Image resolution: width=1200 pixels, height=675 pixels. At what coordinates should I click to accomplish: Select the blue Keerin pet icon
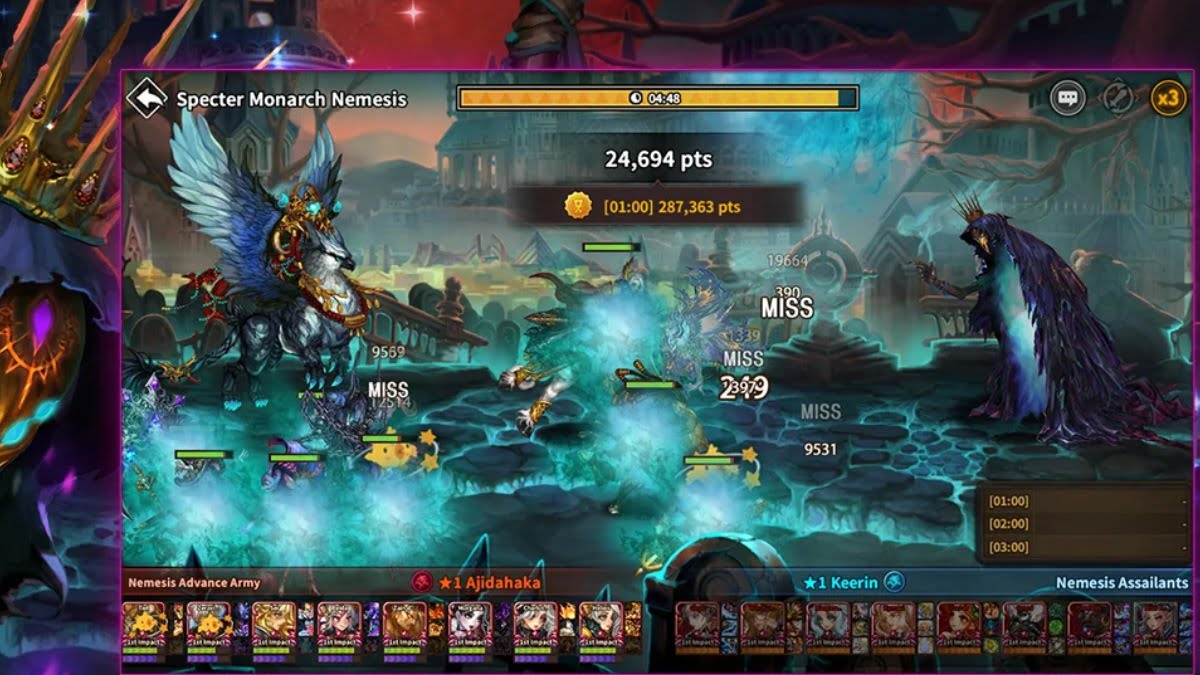click(x=894, y=582)
